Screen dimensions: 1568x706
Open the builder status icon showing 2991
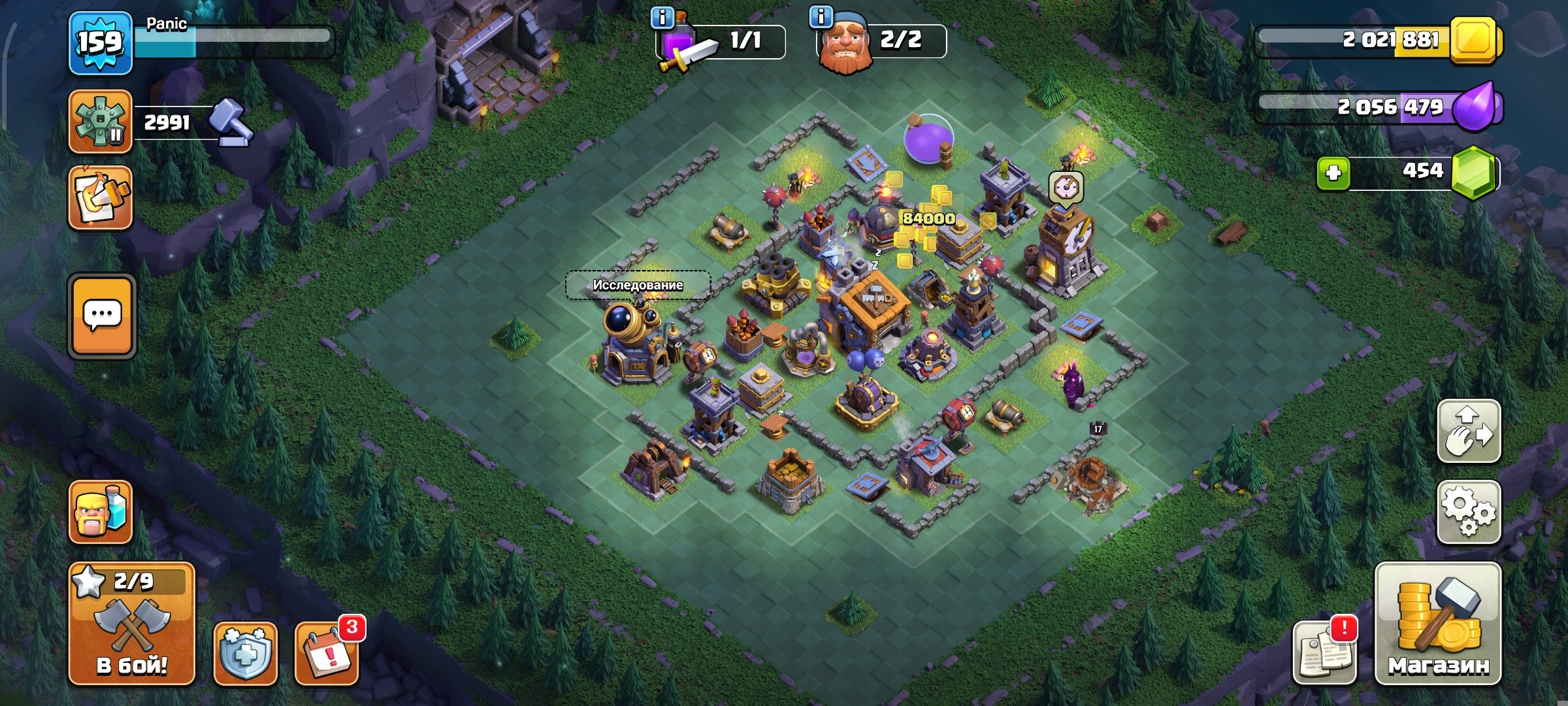pos(101,121)
